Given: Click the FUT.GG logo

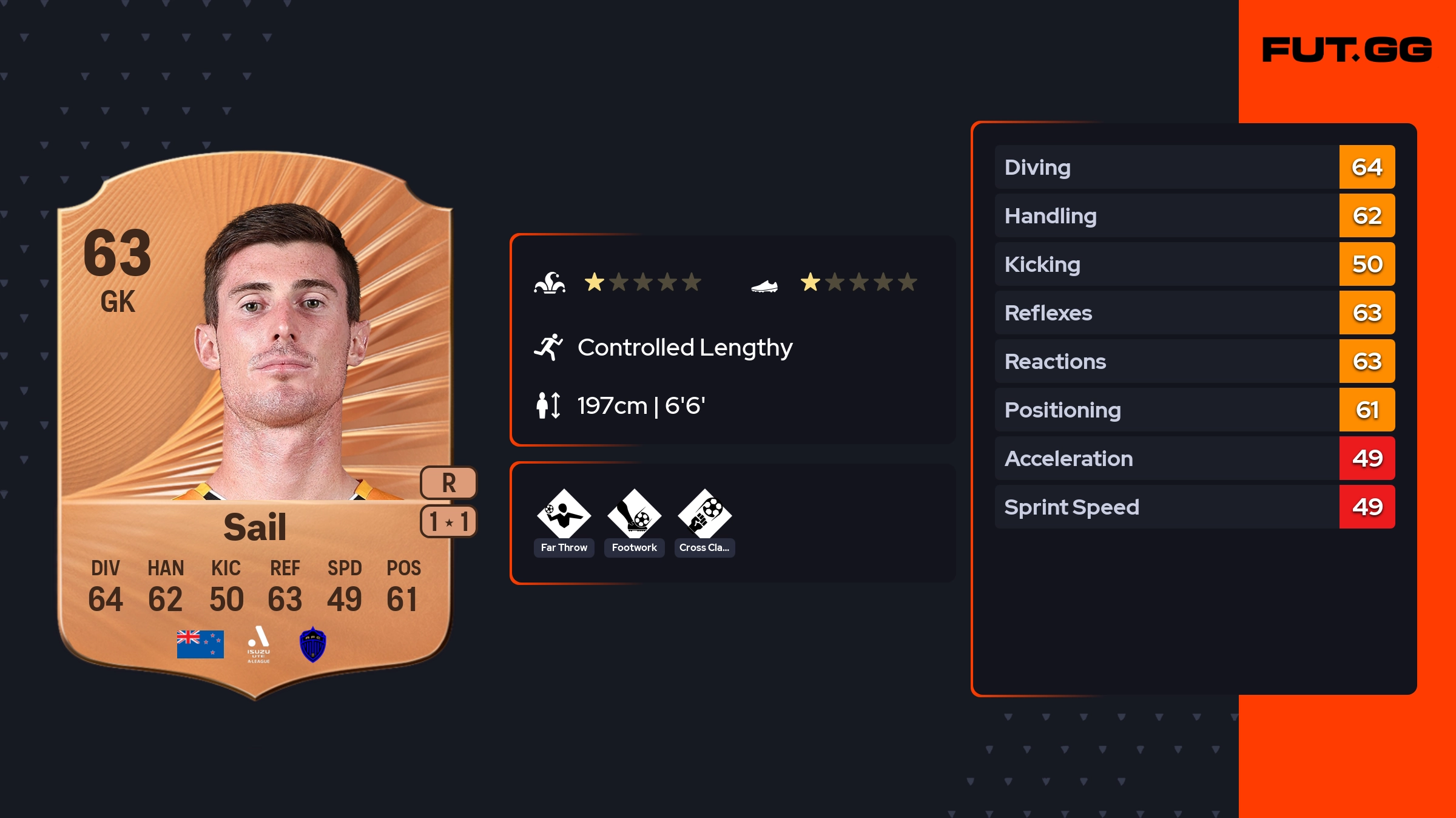Looking at the screenshot, I should coord(1347,50).
